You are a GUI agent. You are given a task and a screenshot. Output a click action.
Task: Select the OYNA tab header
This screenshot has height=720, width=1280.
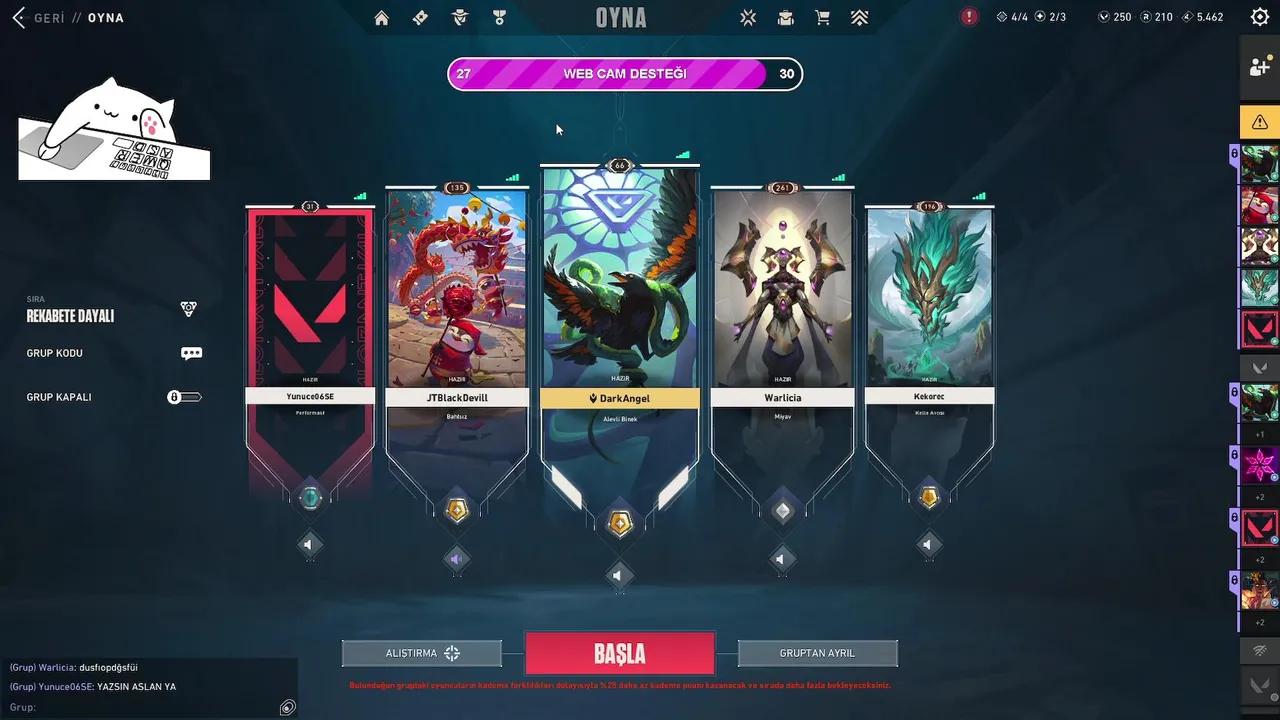point(104,17)
